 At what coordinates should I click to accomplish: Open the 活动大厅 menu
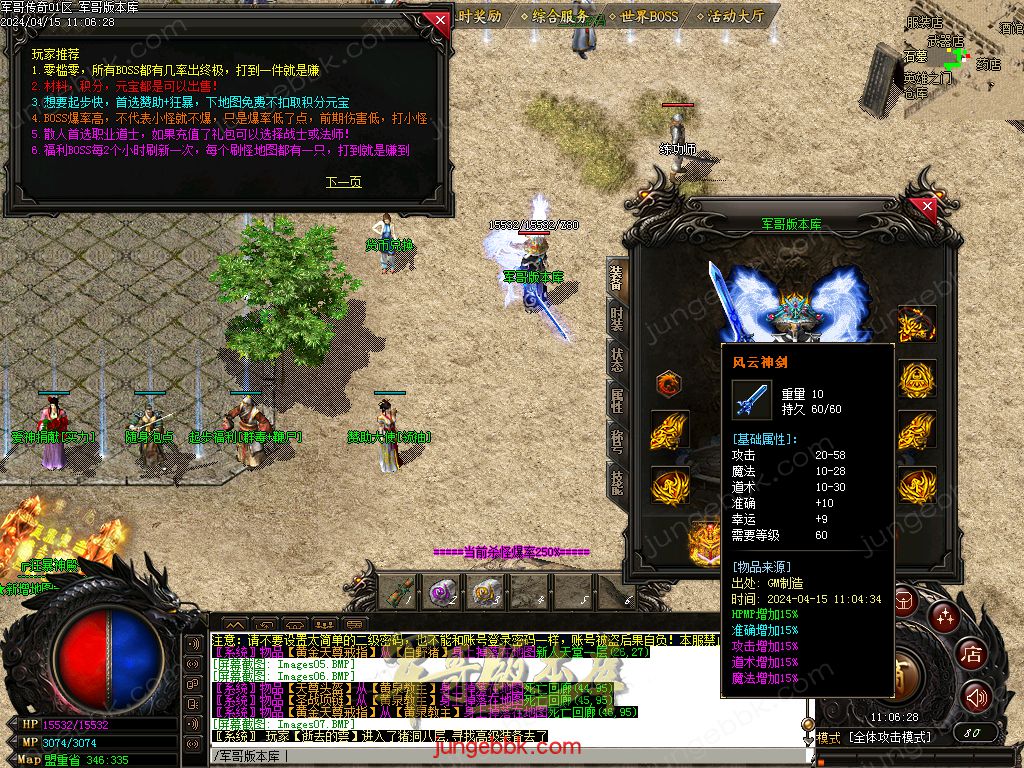tap(735, 16)
